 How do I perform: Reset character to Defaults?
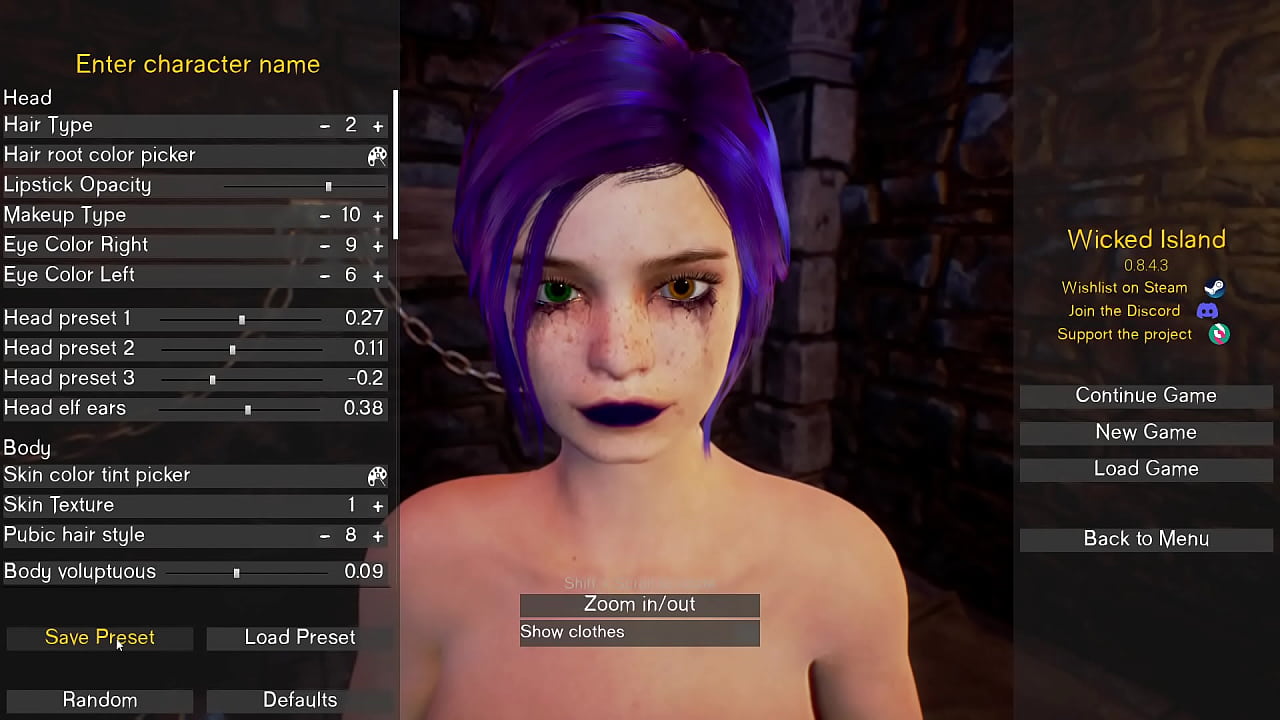point(300,700)
